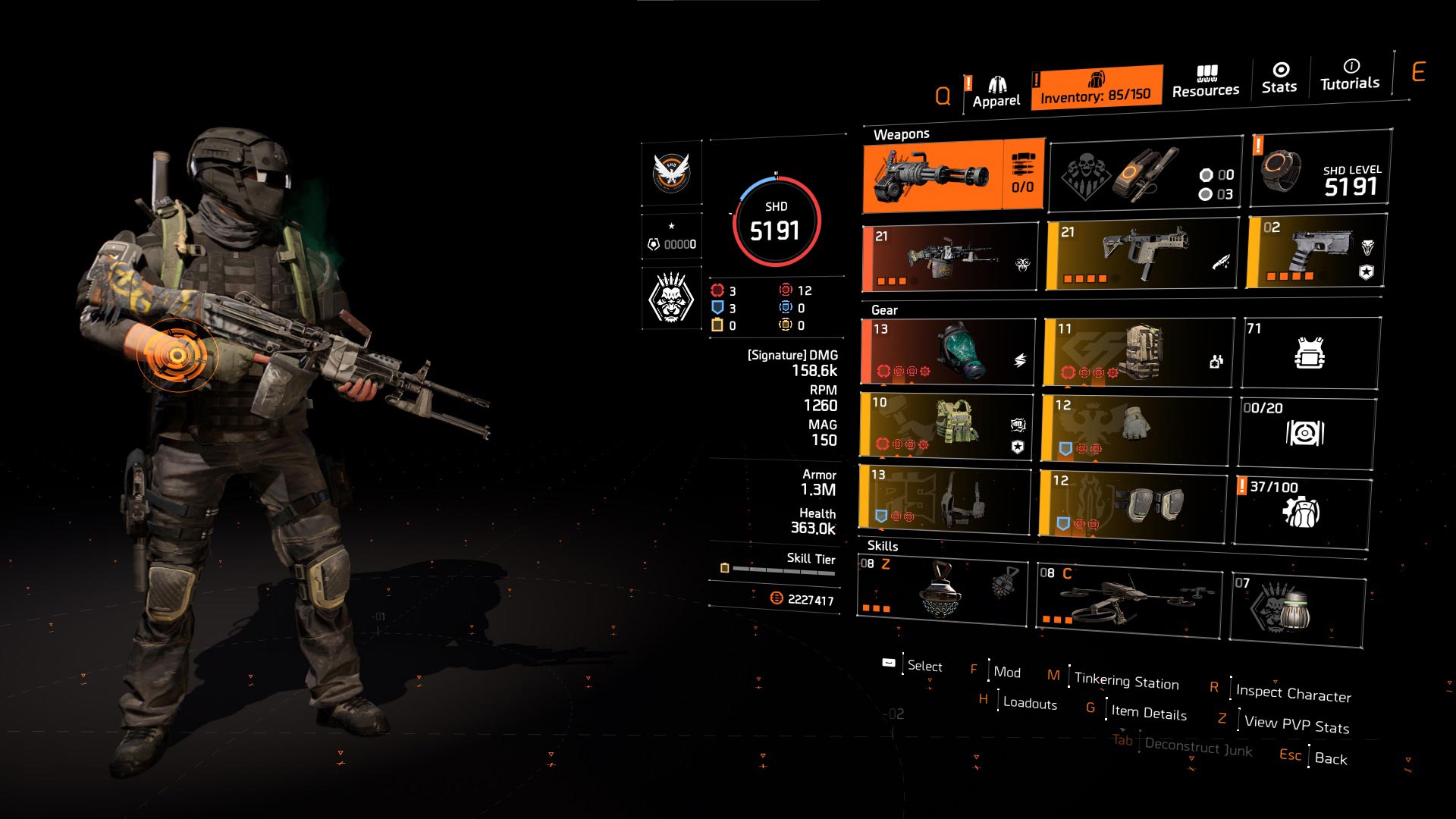Viewport: 1456px width, 819px height.
Task: Open the specialization lion emblem
Action: point(671,298)
